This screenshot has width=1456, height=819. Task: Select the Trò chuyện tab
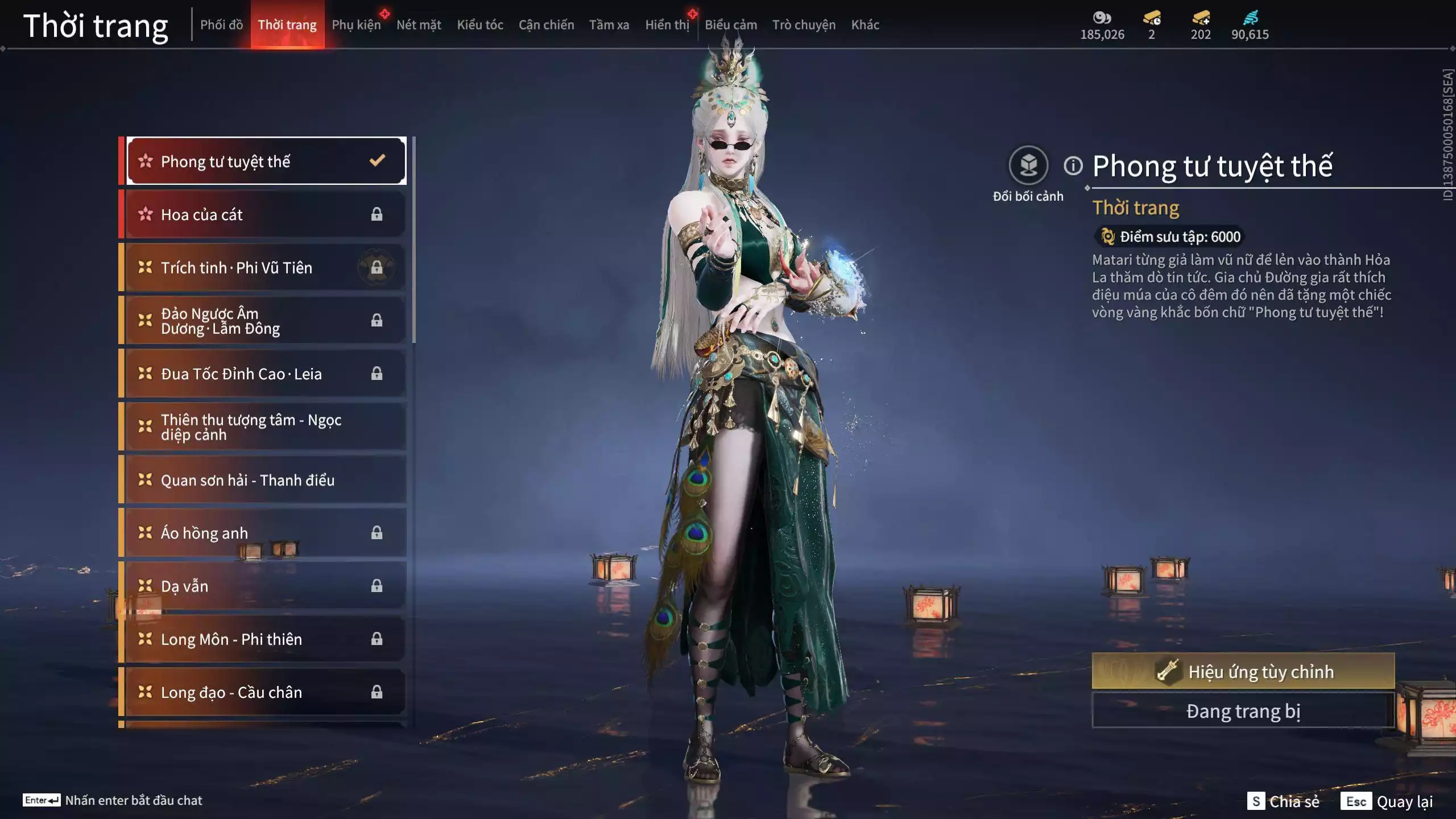[804, 25]
